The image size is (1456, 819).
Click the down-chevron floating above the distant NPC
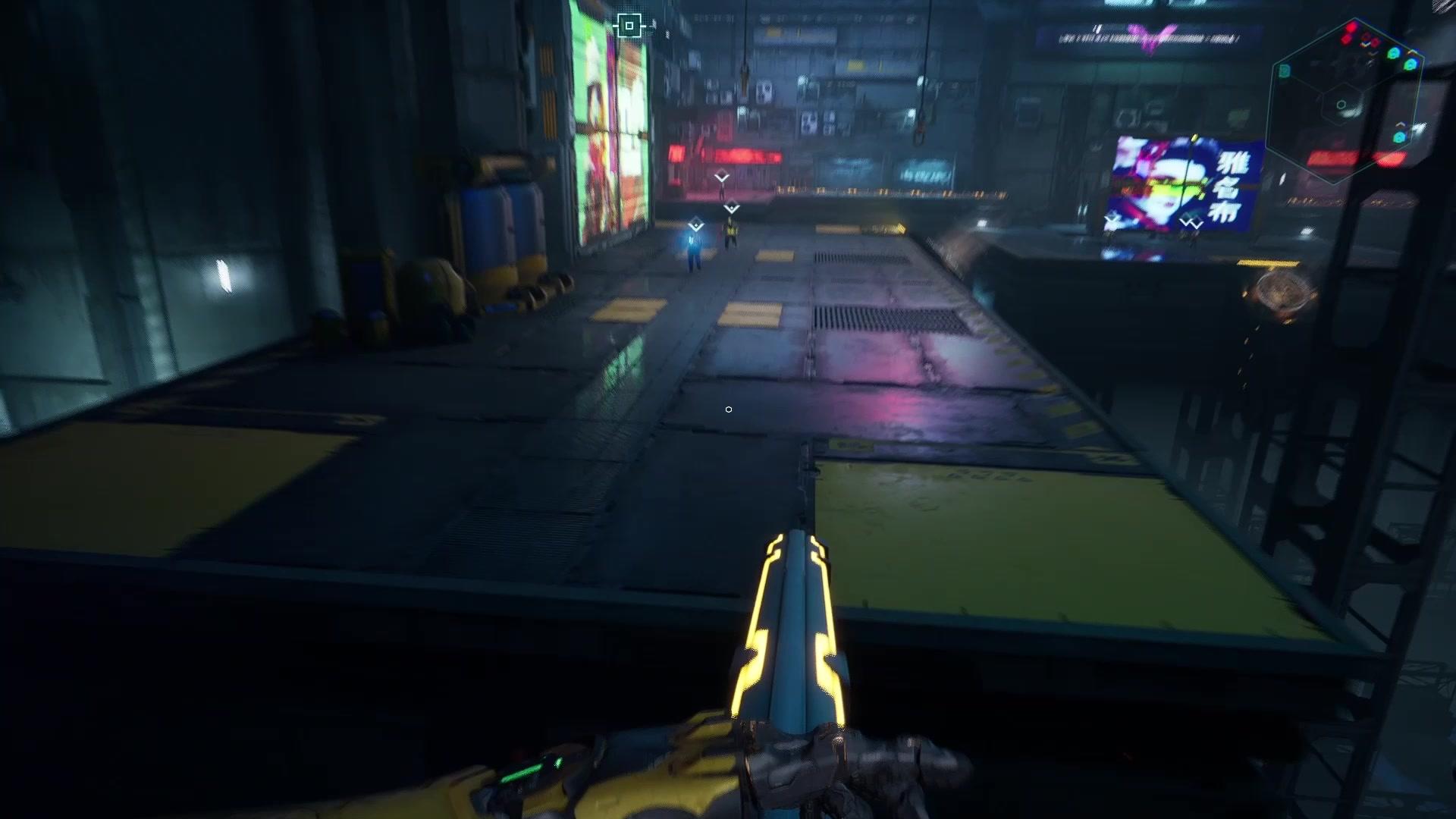[721, 174]
